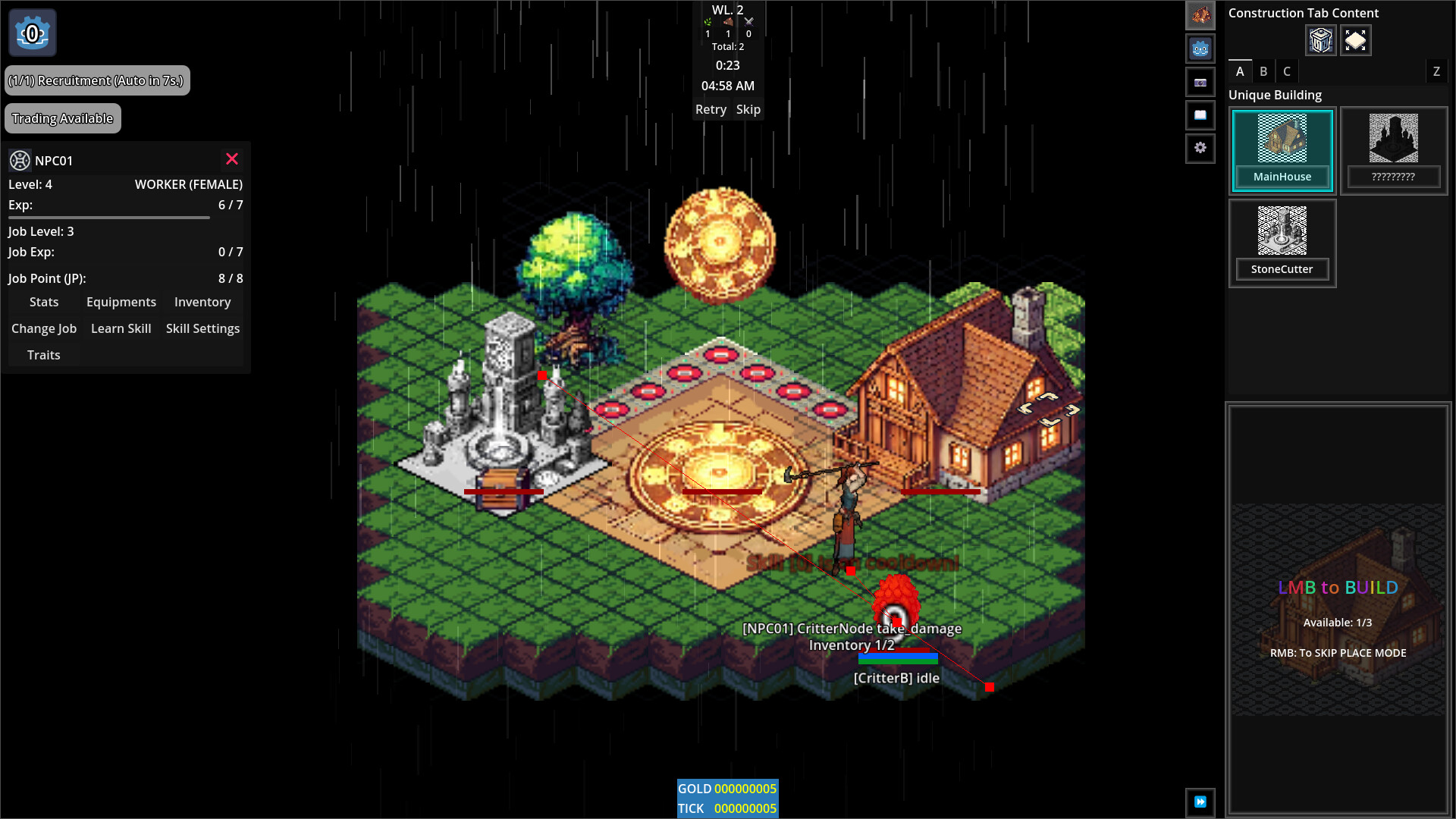Open the Inventory tab for NPC01
Image resolution: width=1456 pixels, height=819 pixels.
(x=202, y=302)
